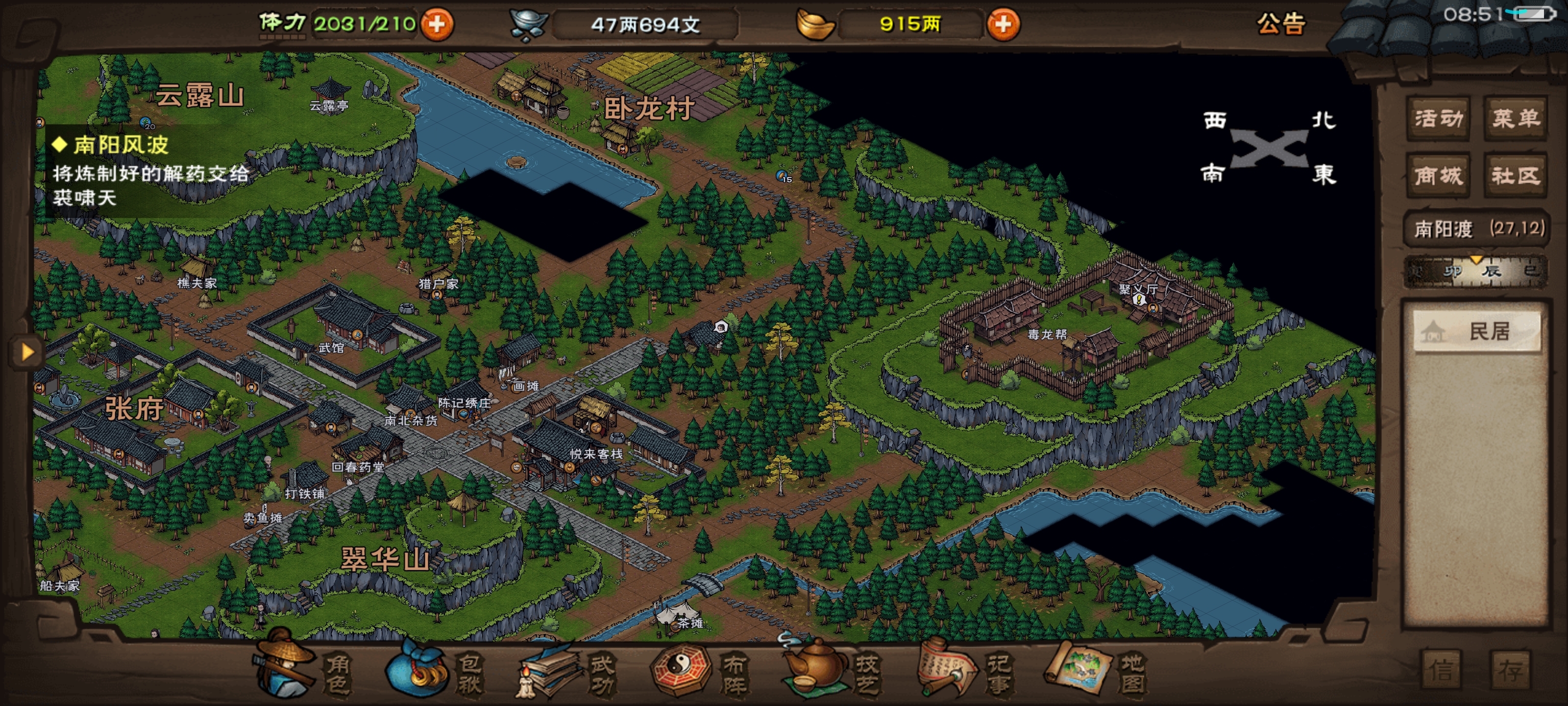Select the 民居 location entry
The image size is (1568, 706).
tap(1477, 331)
